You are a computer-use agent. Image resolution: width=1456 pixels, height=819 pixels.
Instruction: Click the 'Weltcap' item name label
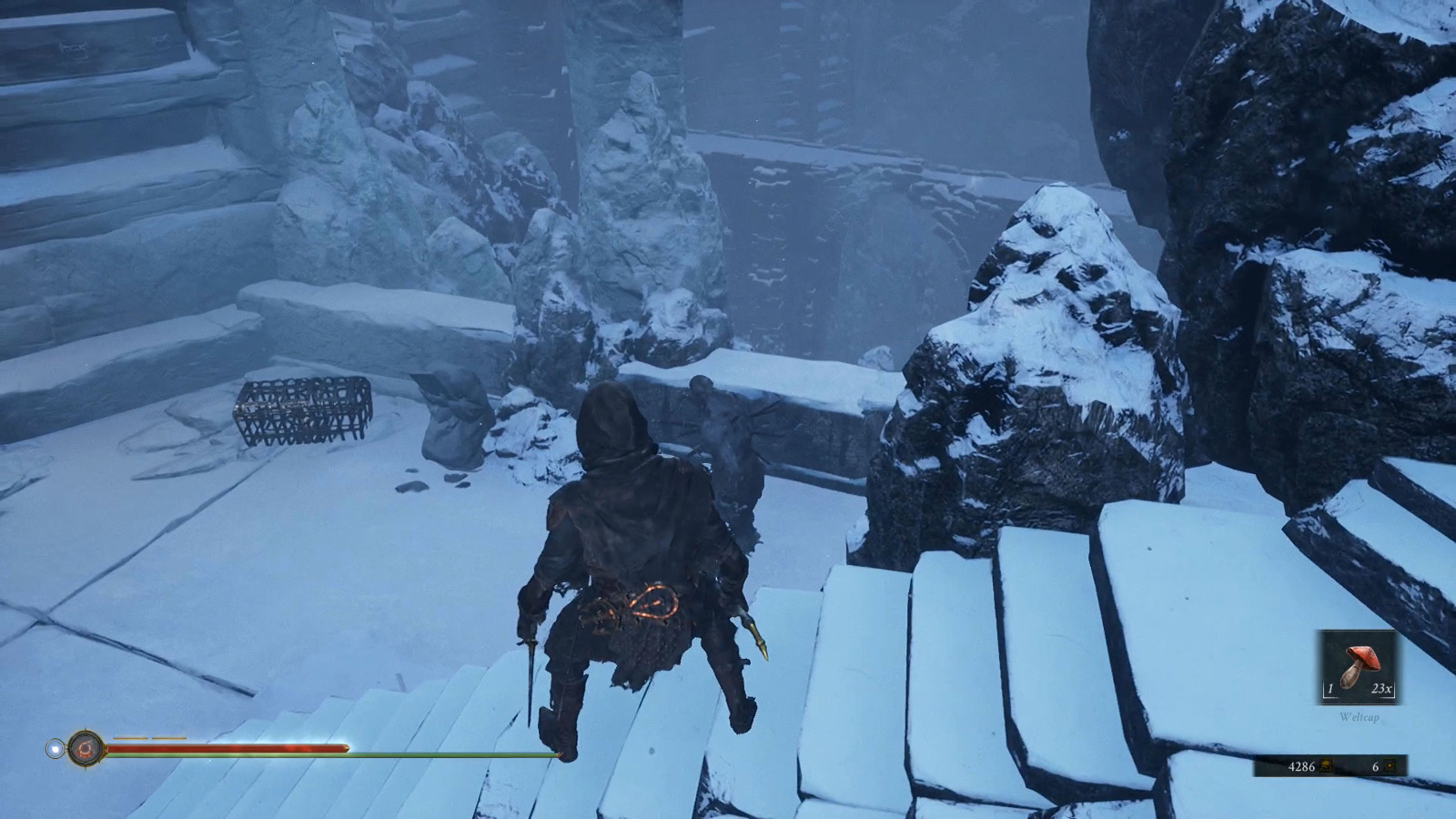[1360, 717]
